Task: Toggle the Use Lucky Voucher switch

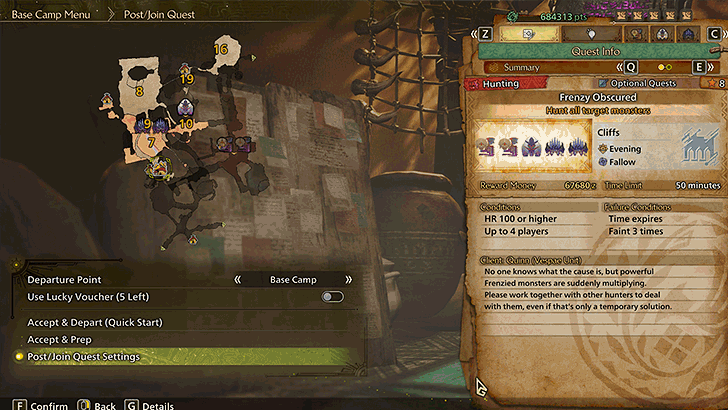Action: coord(332,297)
